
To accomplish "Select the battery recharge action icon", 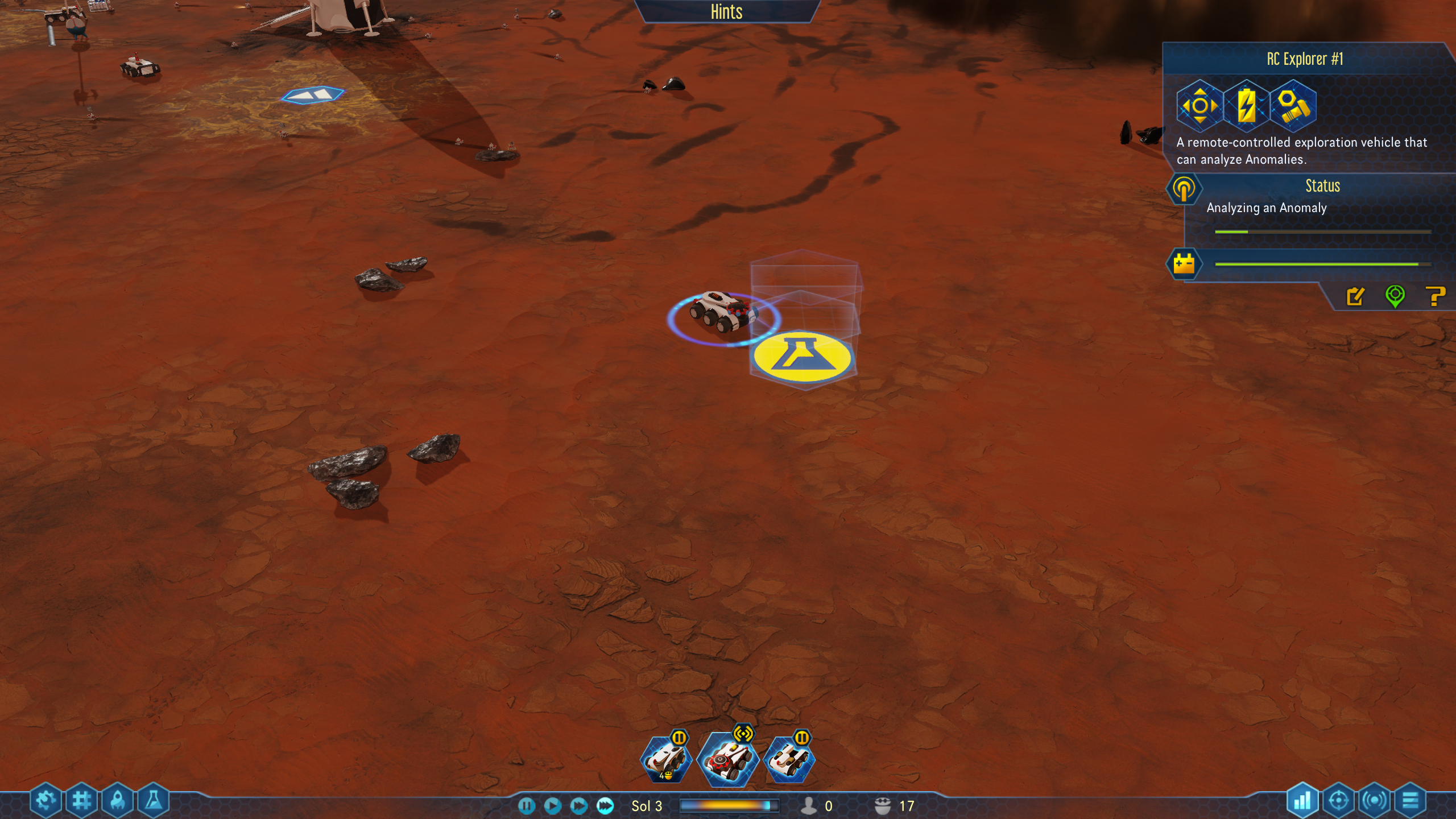I will (x=1246, y=106).
